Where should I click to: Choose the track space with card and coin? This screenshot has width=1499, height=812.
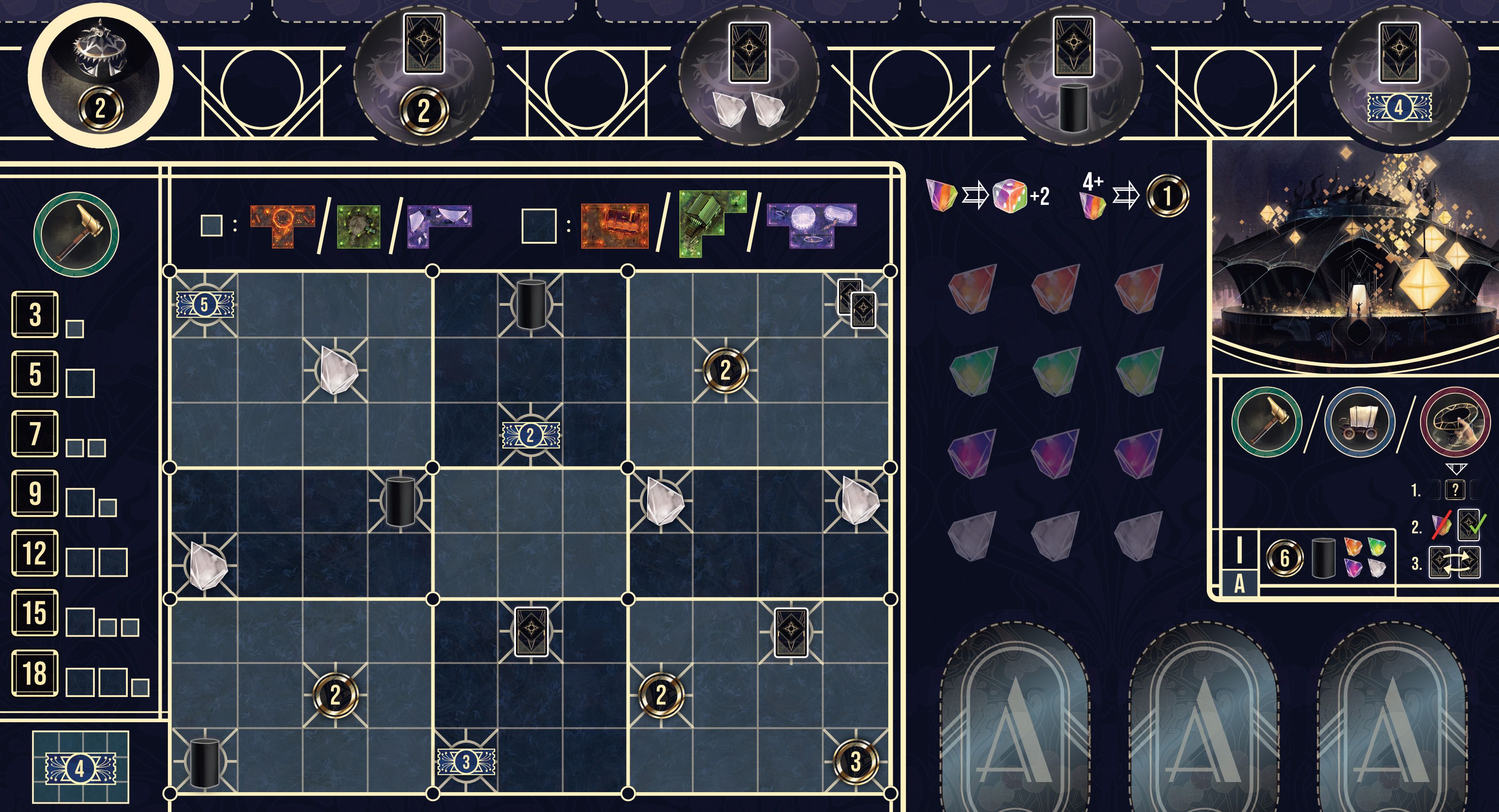pos(423,76)
